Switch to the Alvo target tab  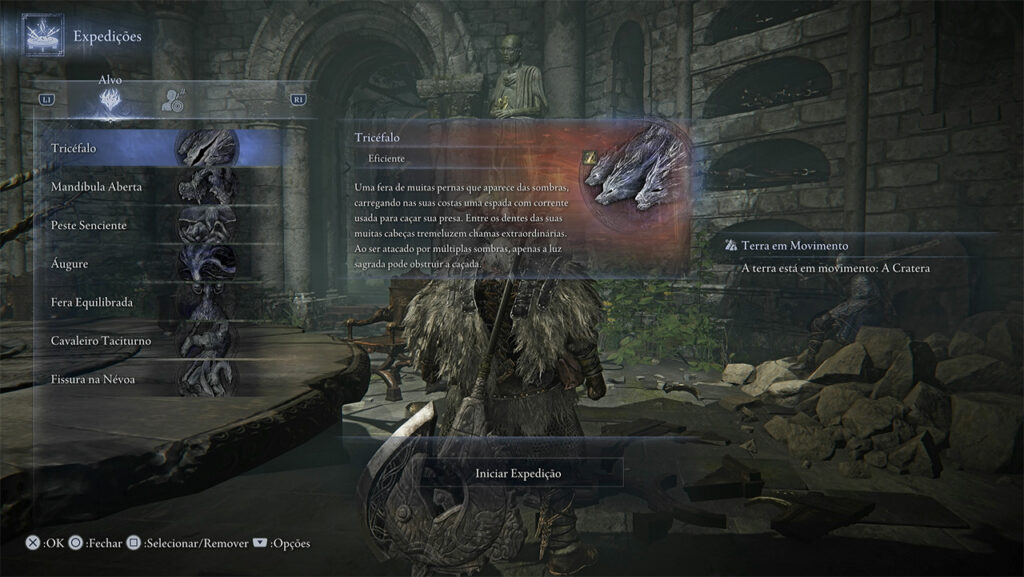111,99
